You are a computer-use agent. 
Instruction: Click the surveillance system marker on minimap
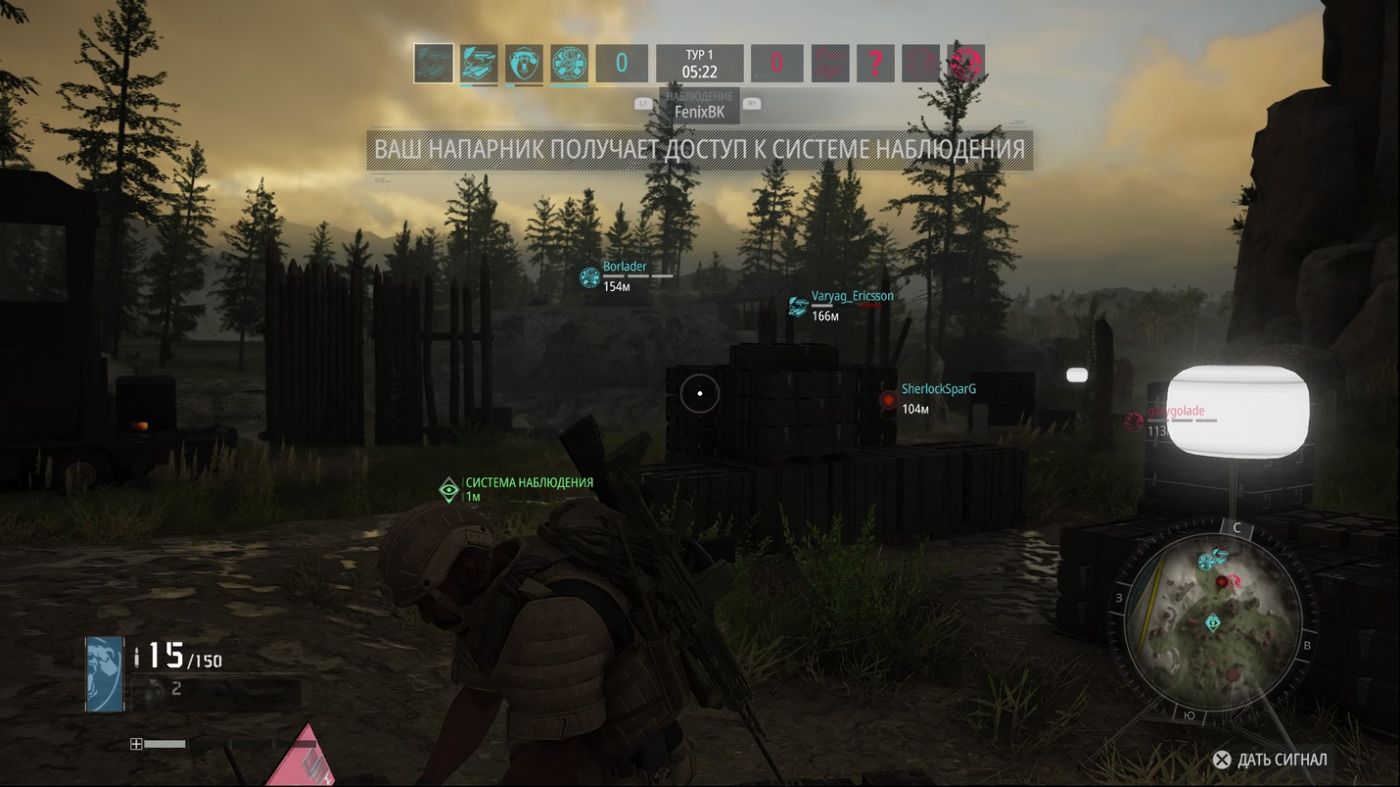[x=1213, y=622]
